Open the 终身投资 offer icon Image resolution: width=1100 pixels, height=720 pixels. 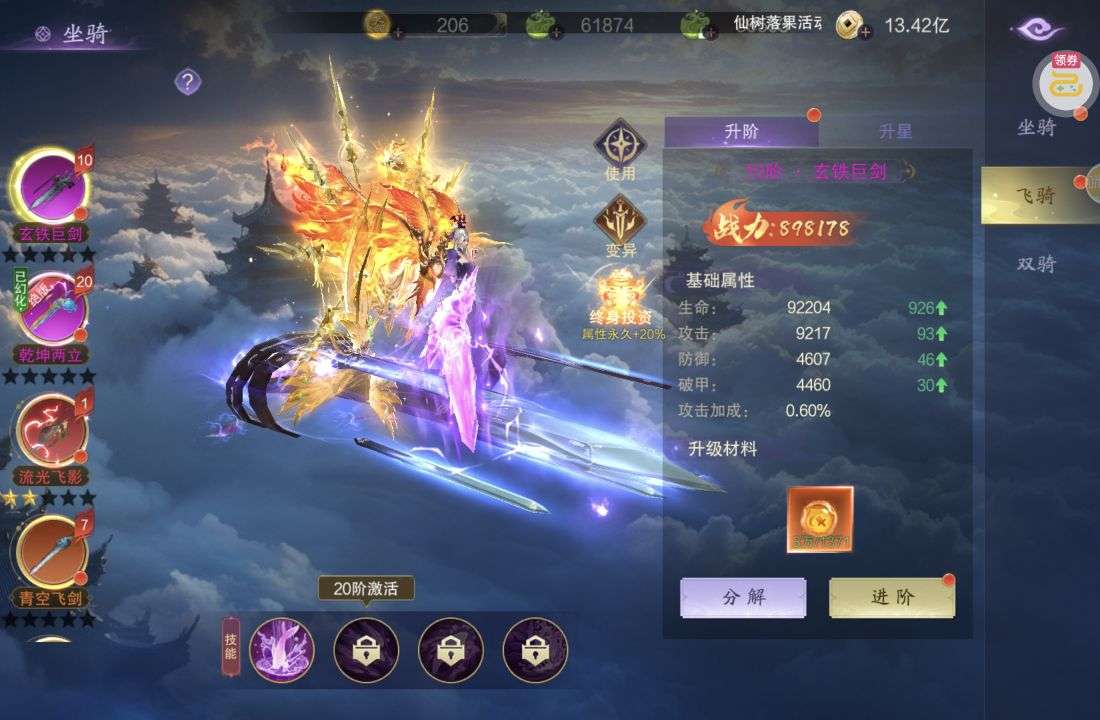point(620,293)
